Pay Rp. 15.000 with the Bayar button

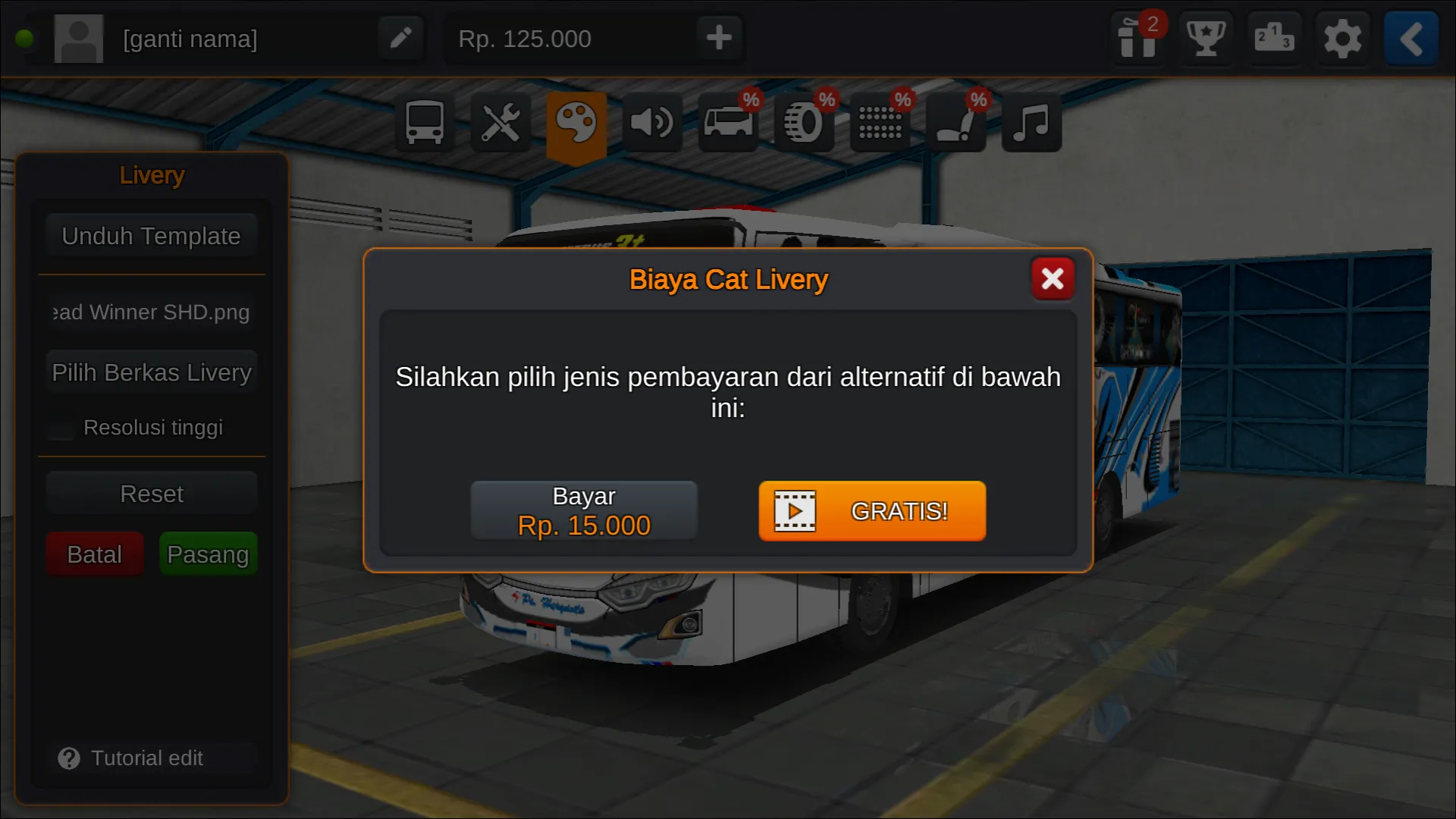tap(584, 510)
